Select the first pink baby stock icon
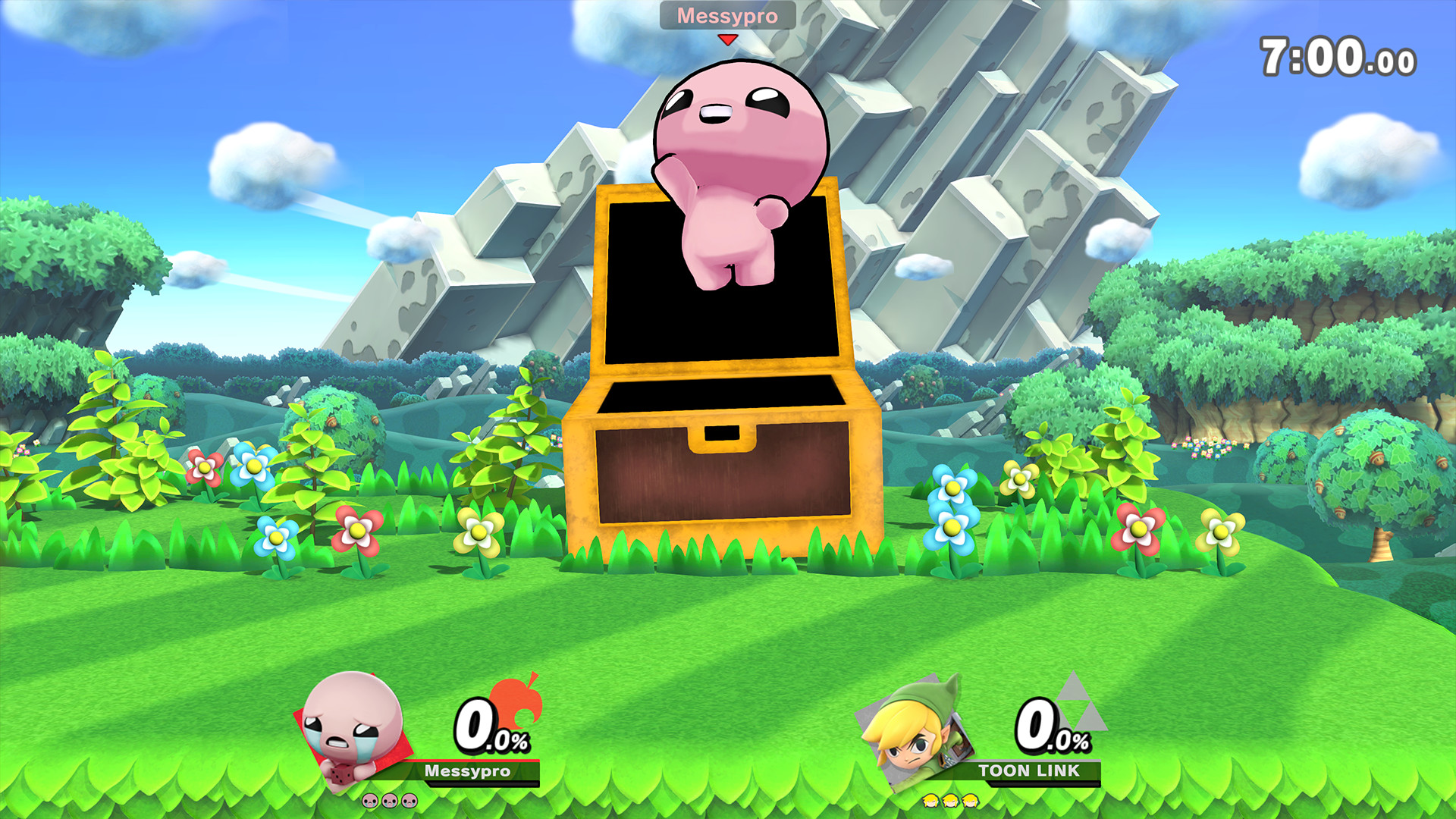Viewport: 1456px width, 819px height. pos(369,801)
